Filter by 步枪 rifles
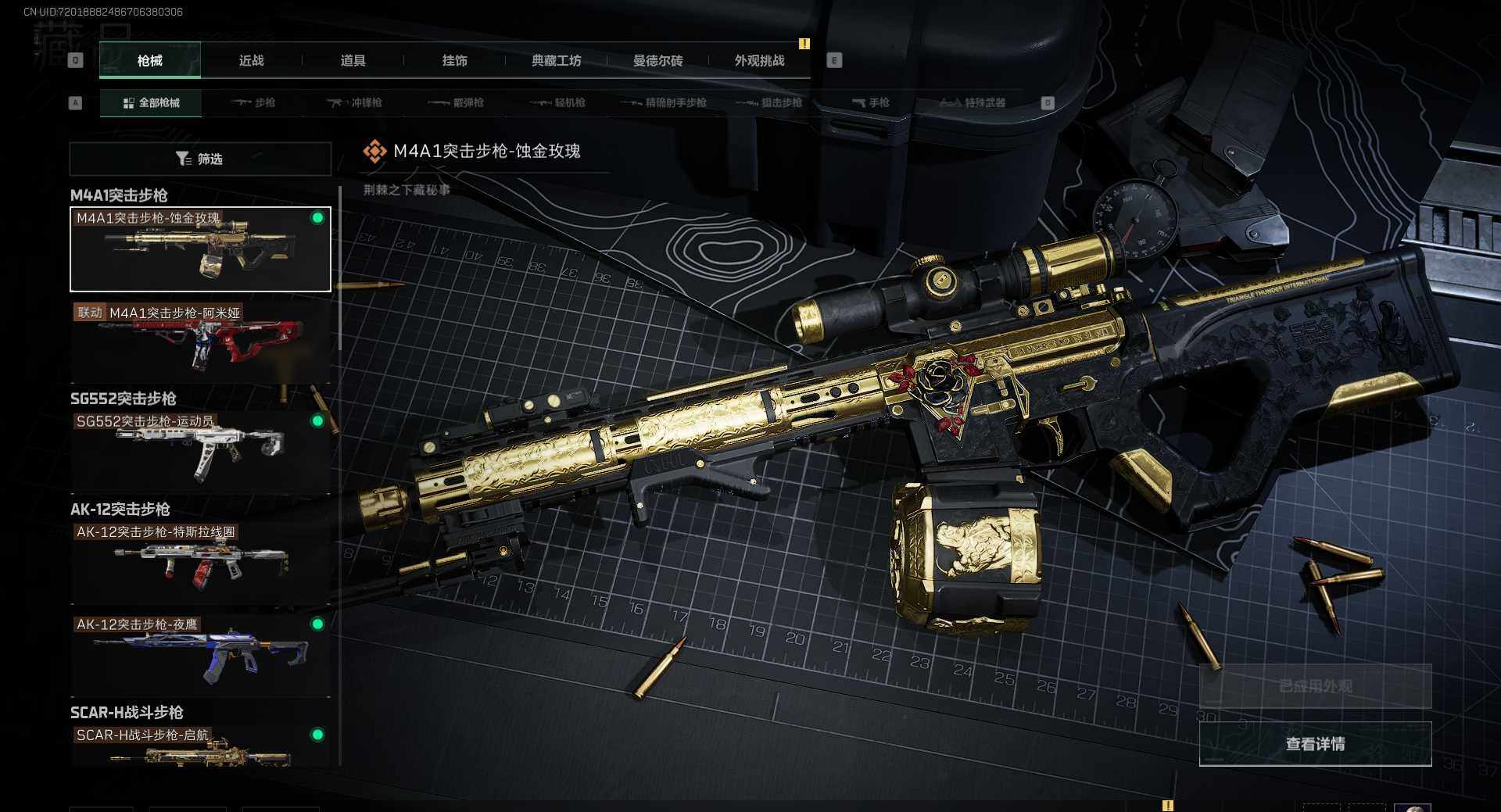The height and width of the screenshot is (812, 1501). click(x=253, y=103)
